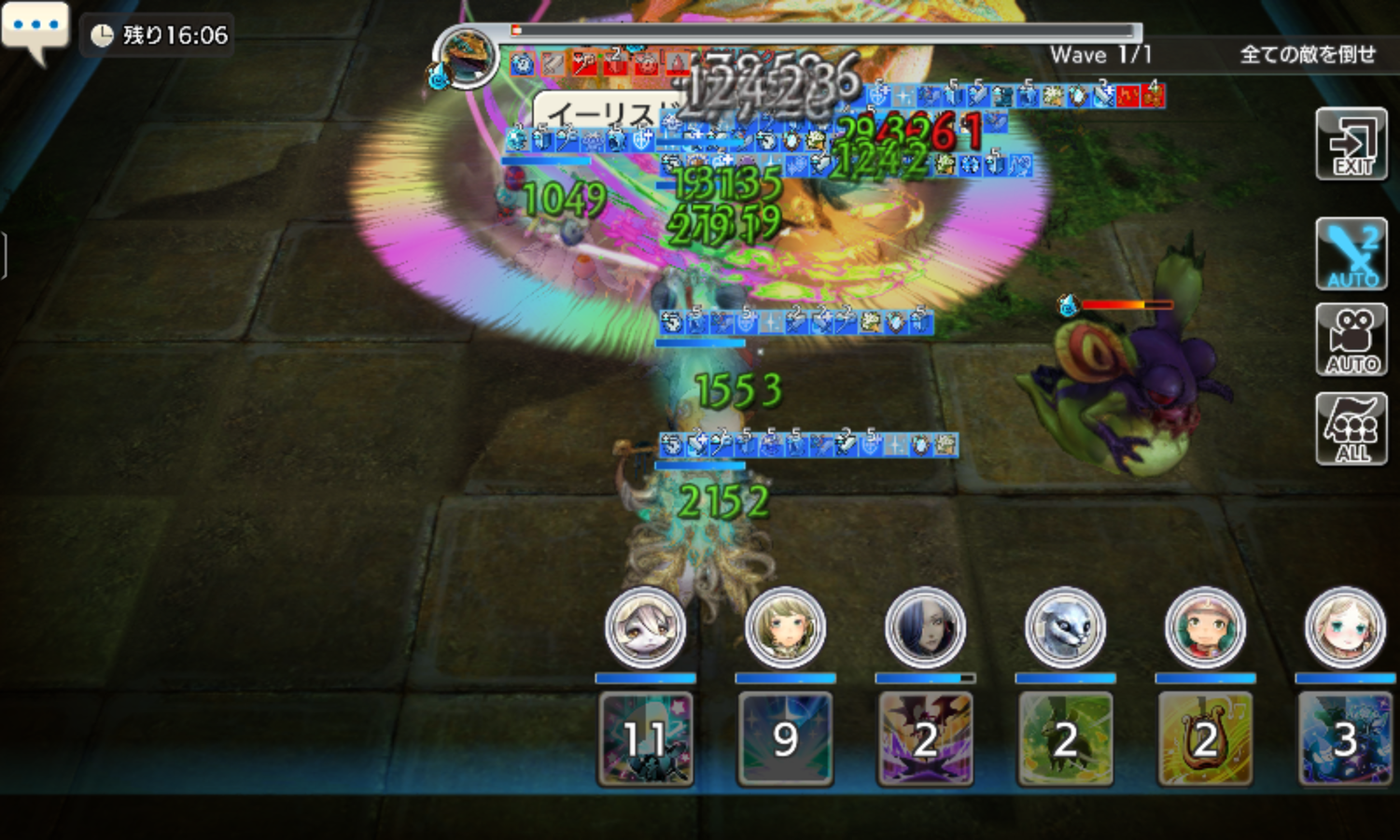Open the chat speech bubble
Viewport: 1400px width, 840px height.
tap(35, 30)
